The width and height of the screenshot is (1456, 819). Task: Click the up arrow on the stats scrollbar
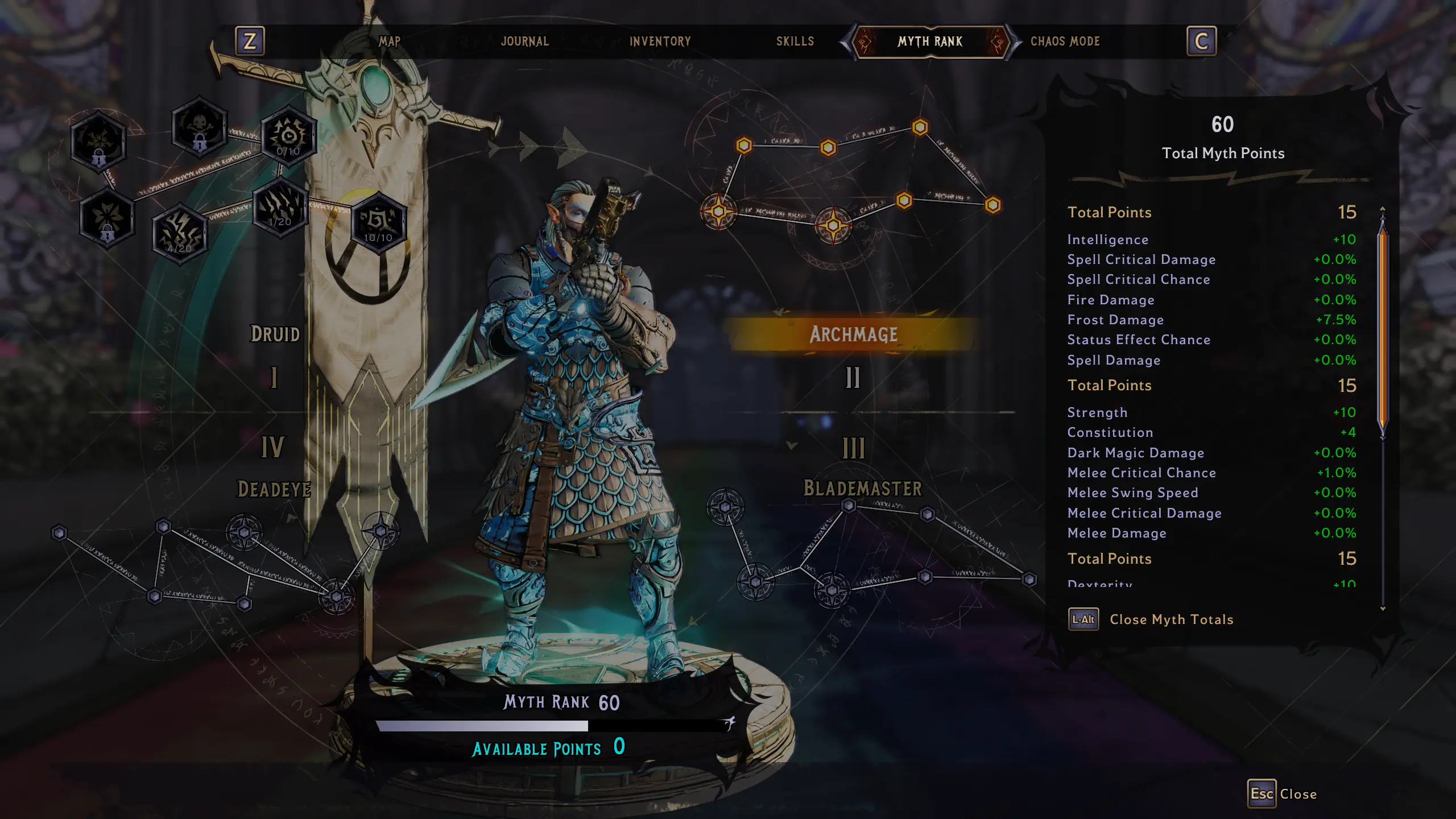pyautogui.click(x=1382, y=209)
